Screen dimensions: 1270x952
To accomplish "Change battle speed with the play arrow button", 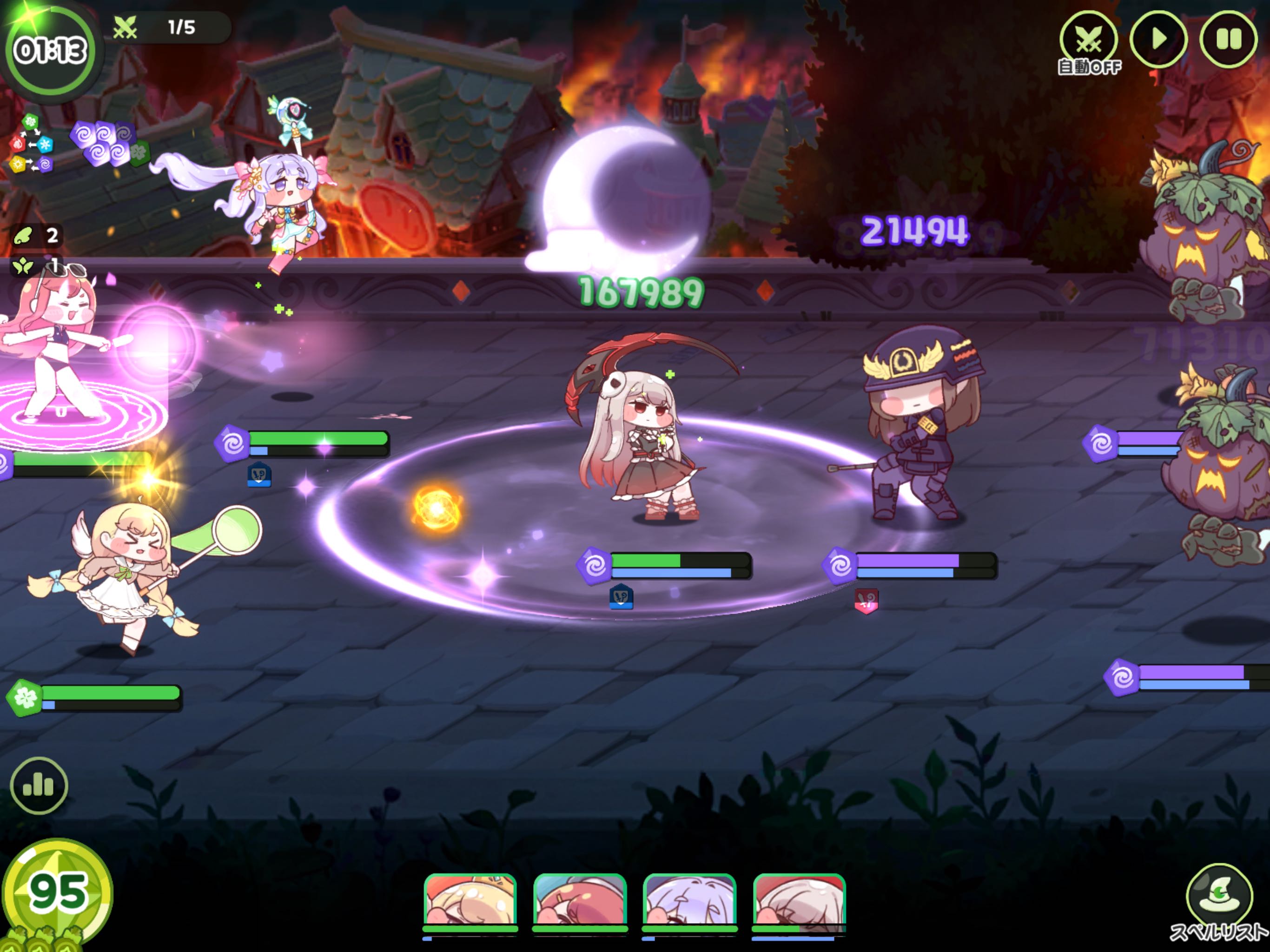I will coord(1158,40).
